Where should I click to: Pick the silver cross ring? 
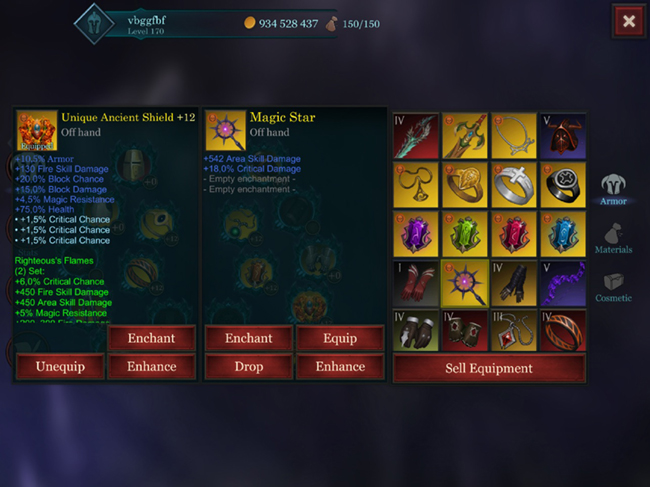514,185
